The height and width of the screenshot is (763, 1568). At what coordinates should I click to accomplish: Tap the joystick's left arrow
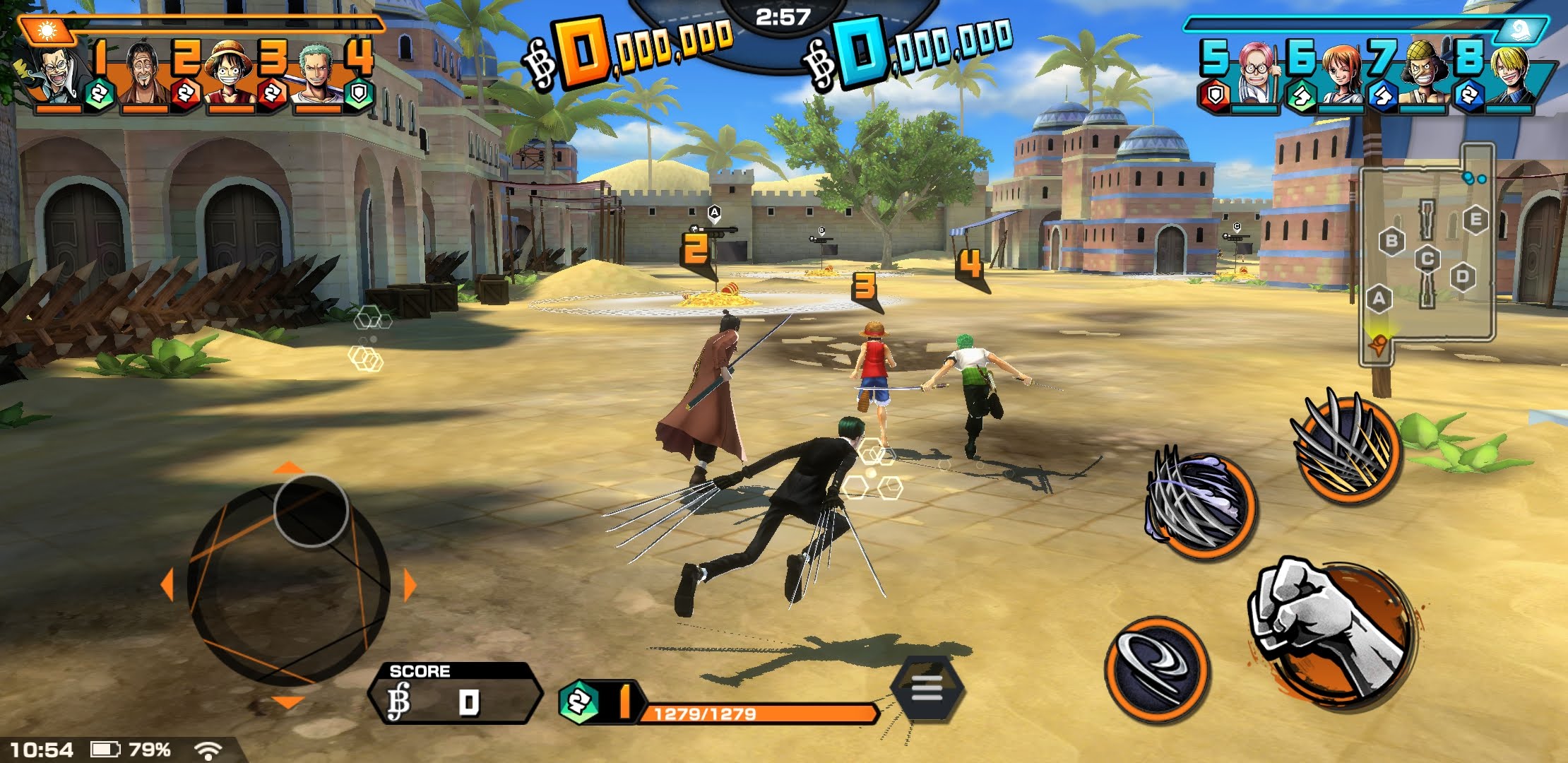point(167,586)
